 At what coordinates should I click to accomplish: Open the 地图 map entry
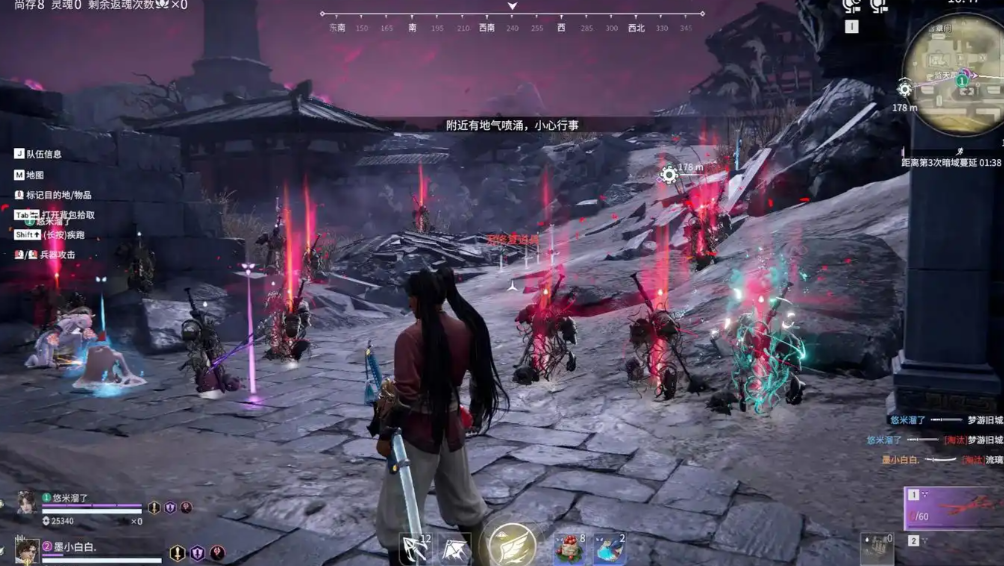(x=34, y=175)
